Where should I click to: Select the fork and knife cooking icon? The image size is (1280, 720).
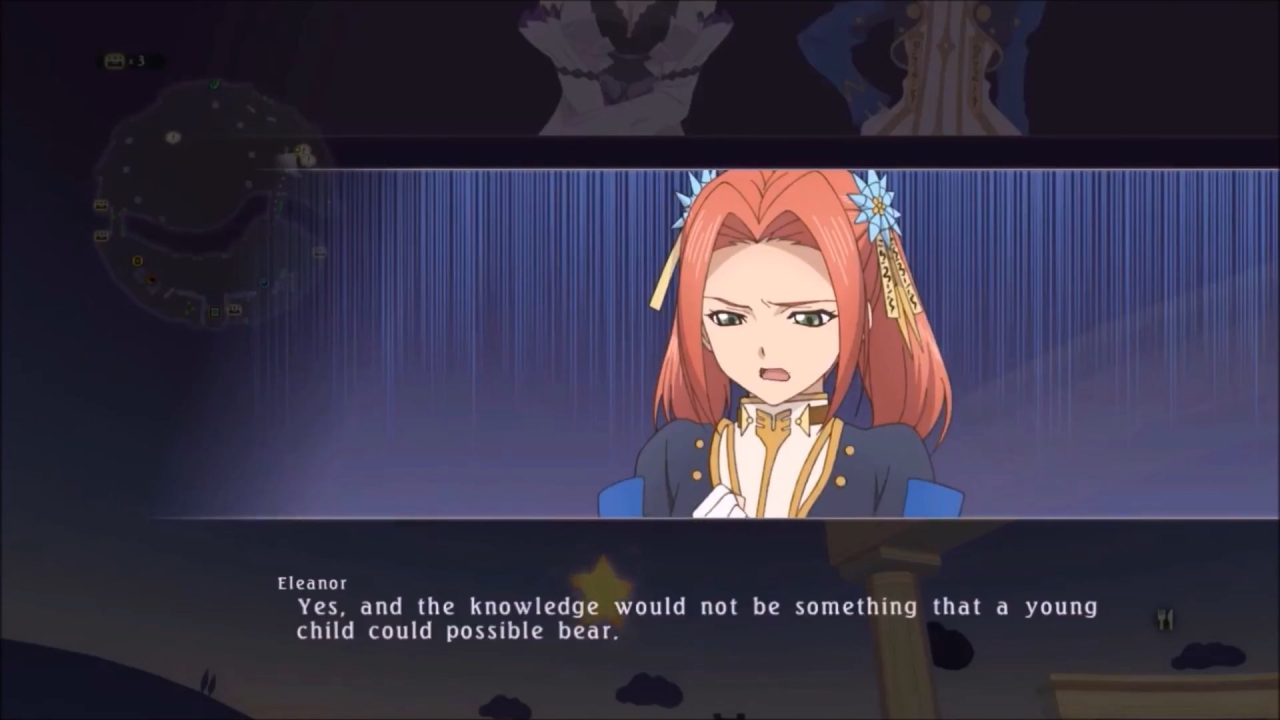1163,619
